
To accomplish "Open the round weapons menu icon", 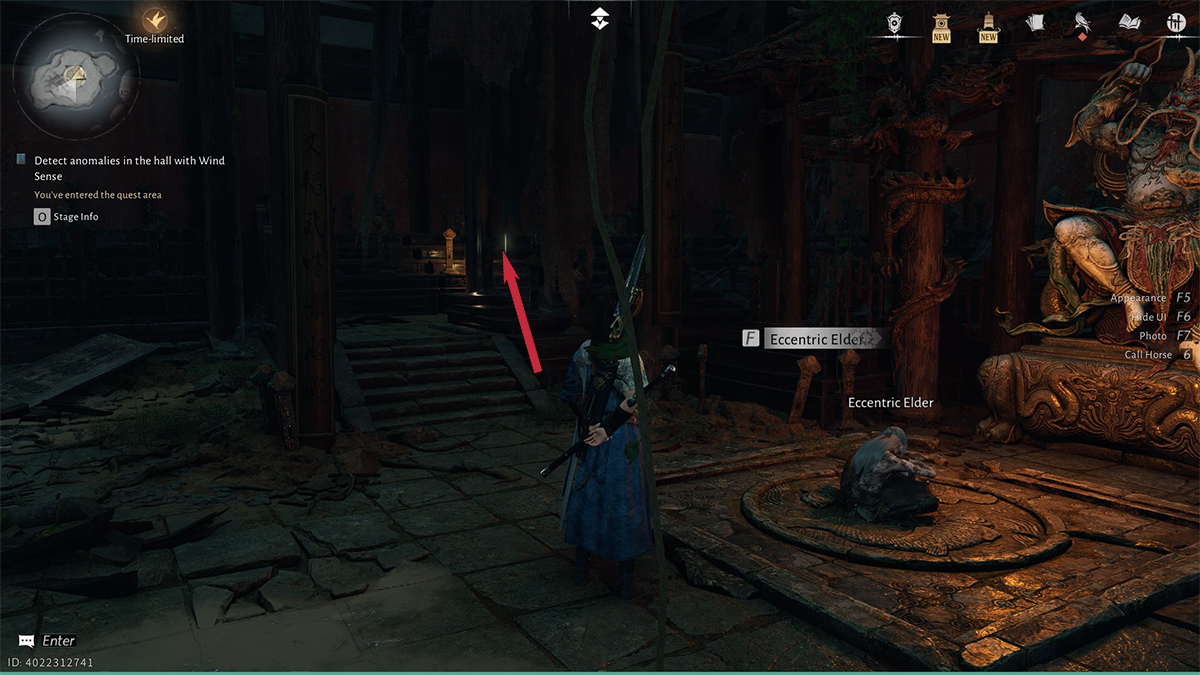I will pos(1175,23).
